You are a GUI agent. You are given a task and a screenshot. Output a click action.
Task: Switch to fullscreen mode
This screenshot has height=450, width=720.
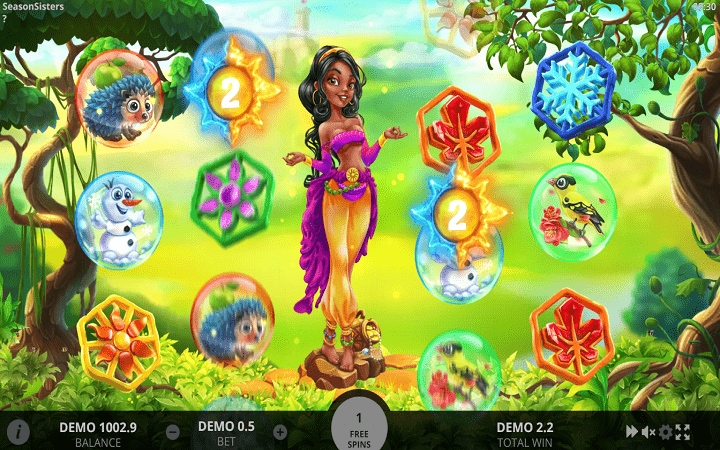[x=683, y=432]
